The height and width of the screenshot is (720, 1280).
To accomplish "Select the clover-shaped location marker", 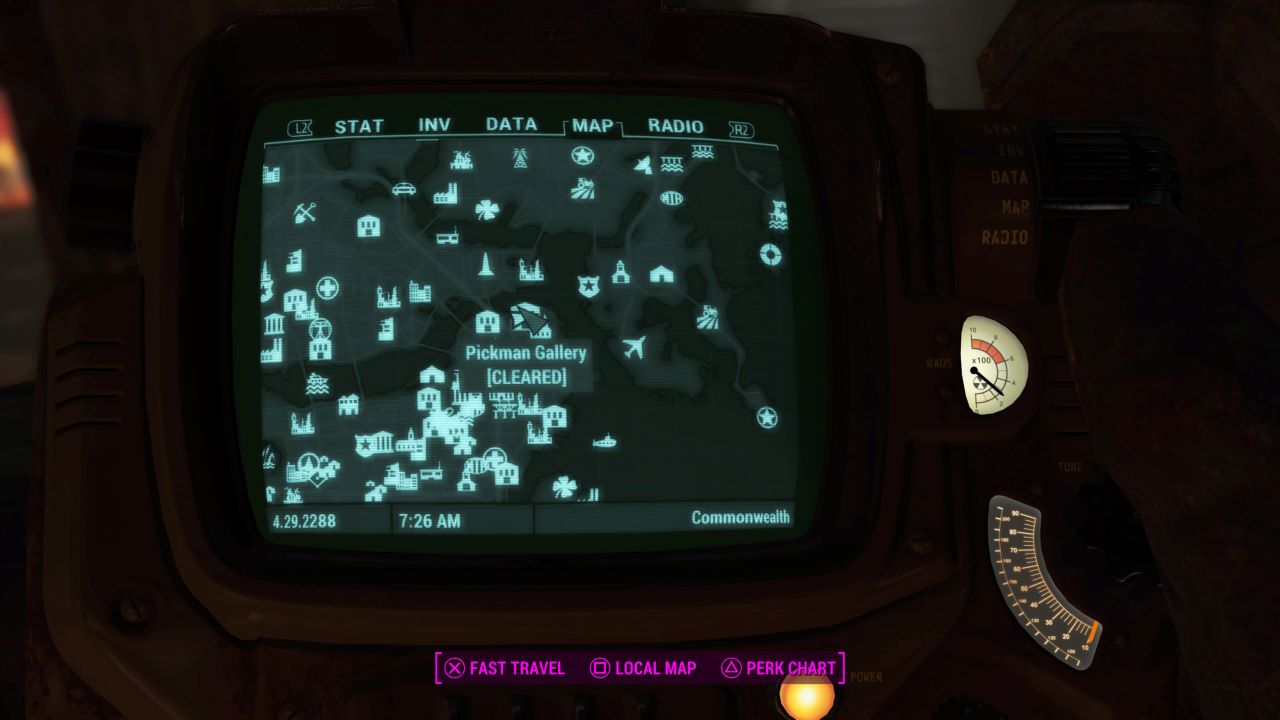I will point(487,209).
